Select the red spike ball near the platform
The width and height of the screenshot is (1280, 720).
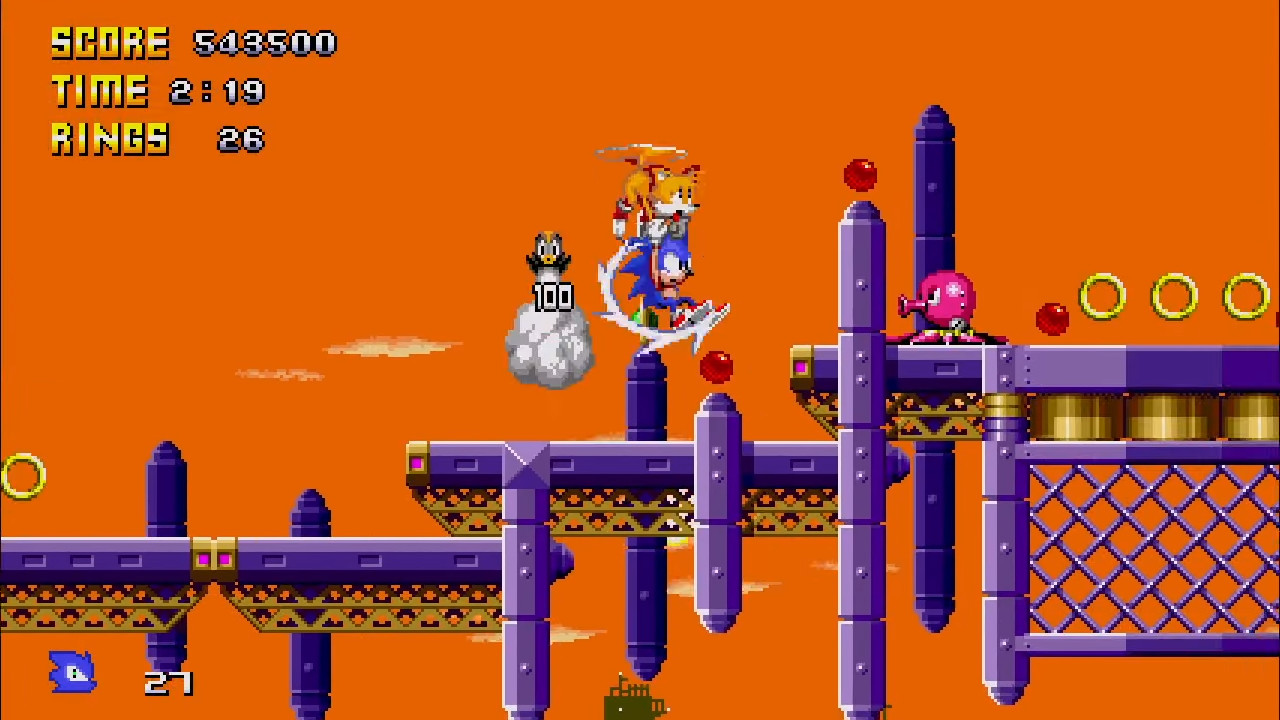[714, 368]
